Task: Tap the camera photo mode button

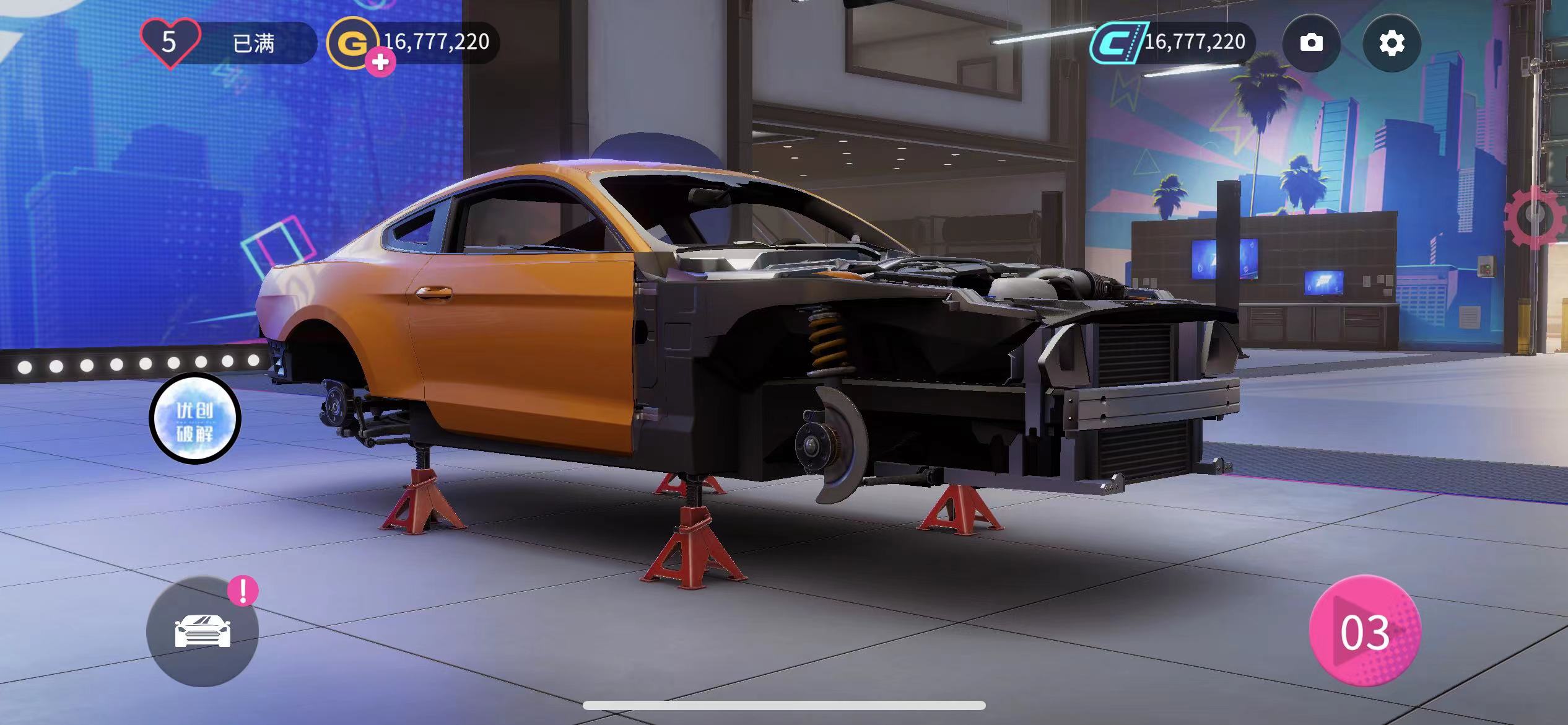Action: point(1311,43)
